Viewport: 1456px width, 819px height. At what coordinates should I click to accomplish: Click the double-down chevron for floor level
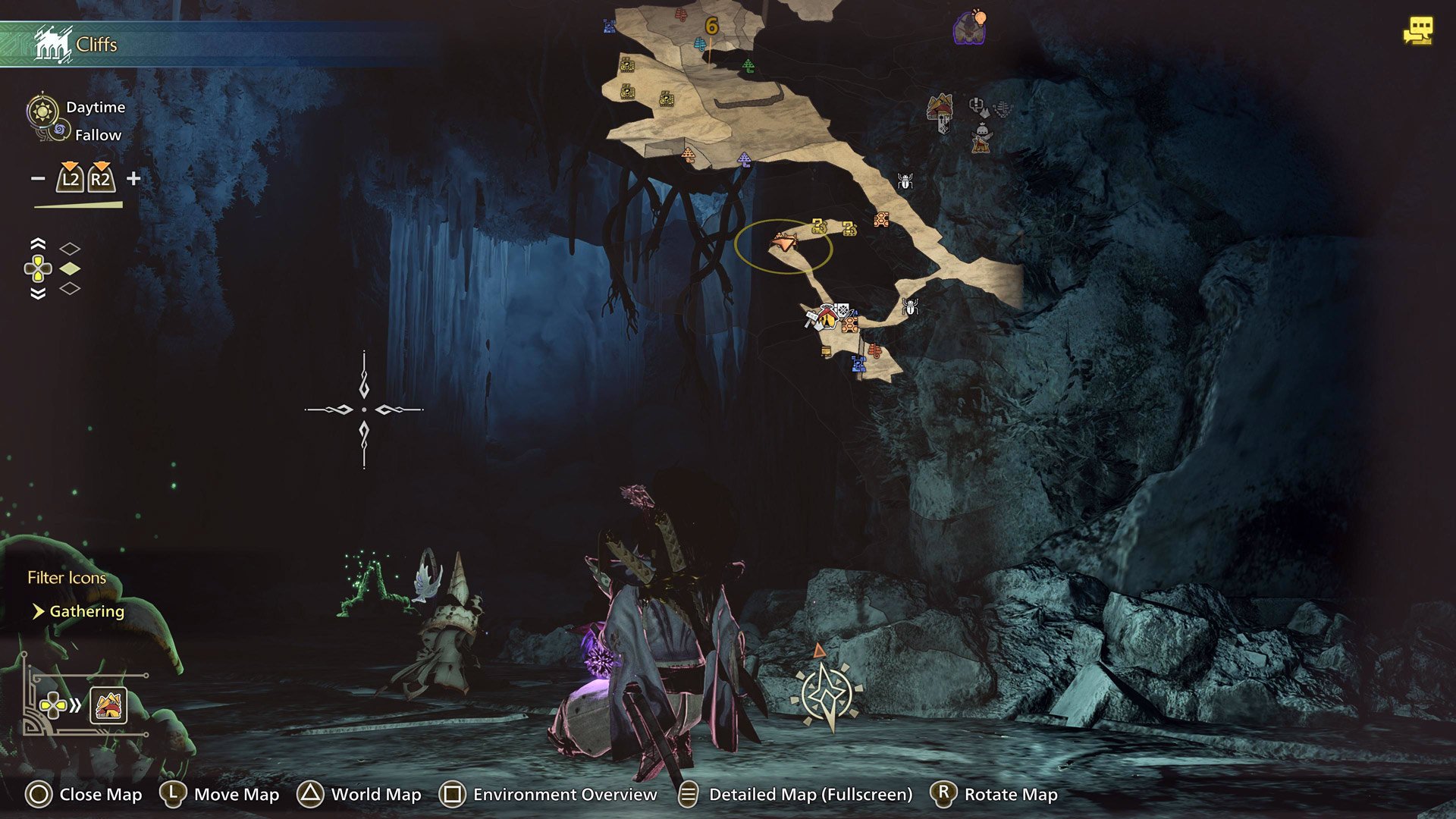38,293
